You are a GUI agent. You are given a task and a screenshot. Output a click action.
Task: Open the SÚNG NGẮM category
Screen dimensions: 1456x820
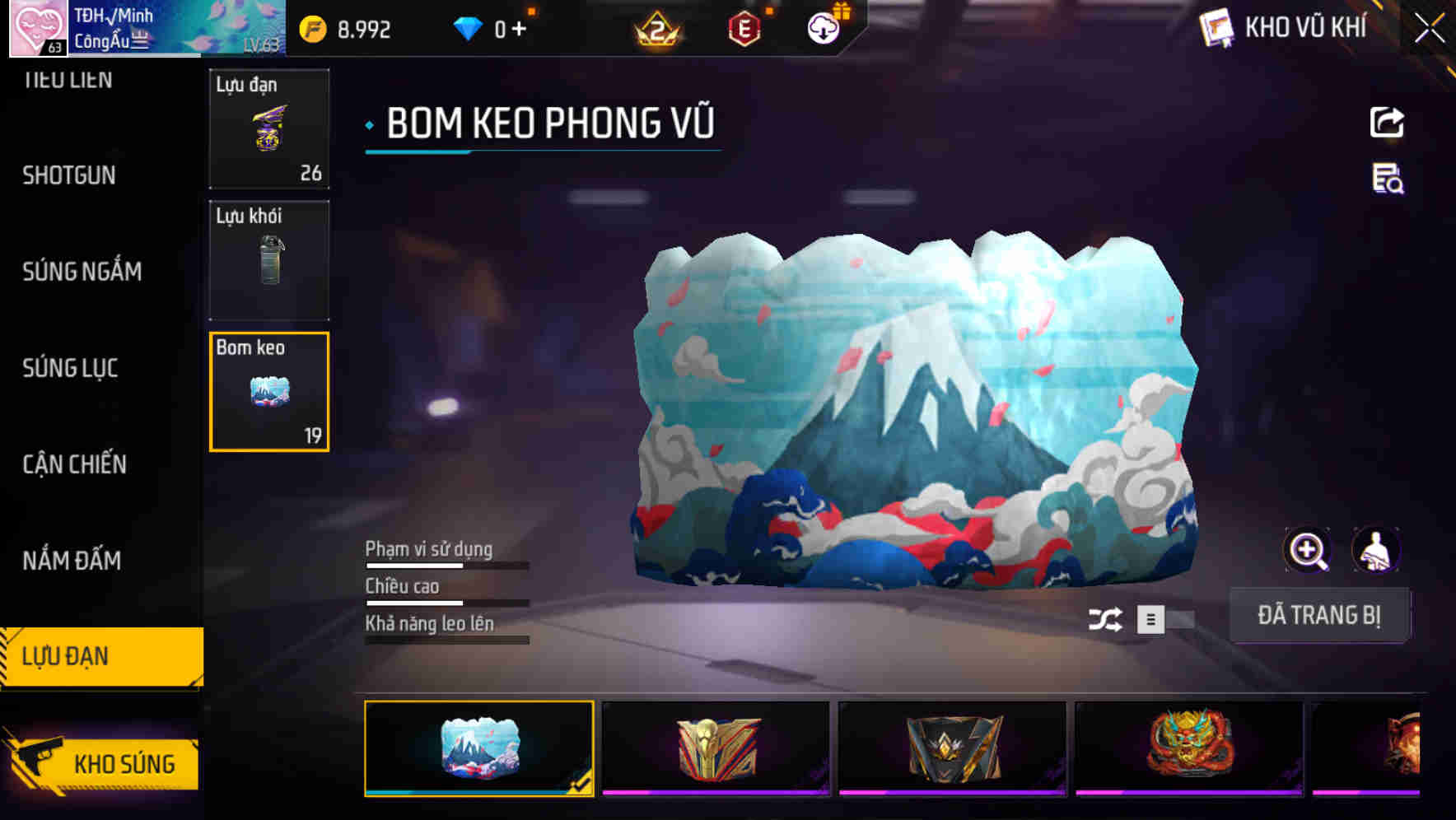click(x=82, y=272)
